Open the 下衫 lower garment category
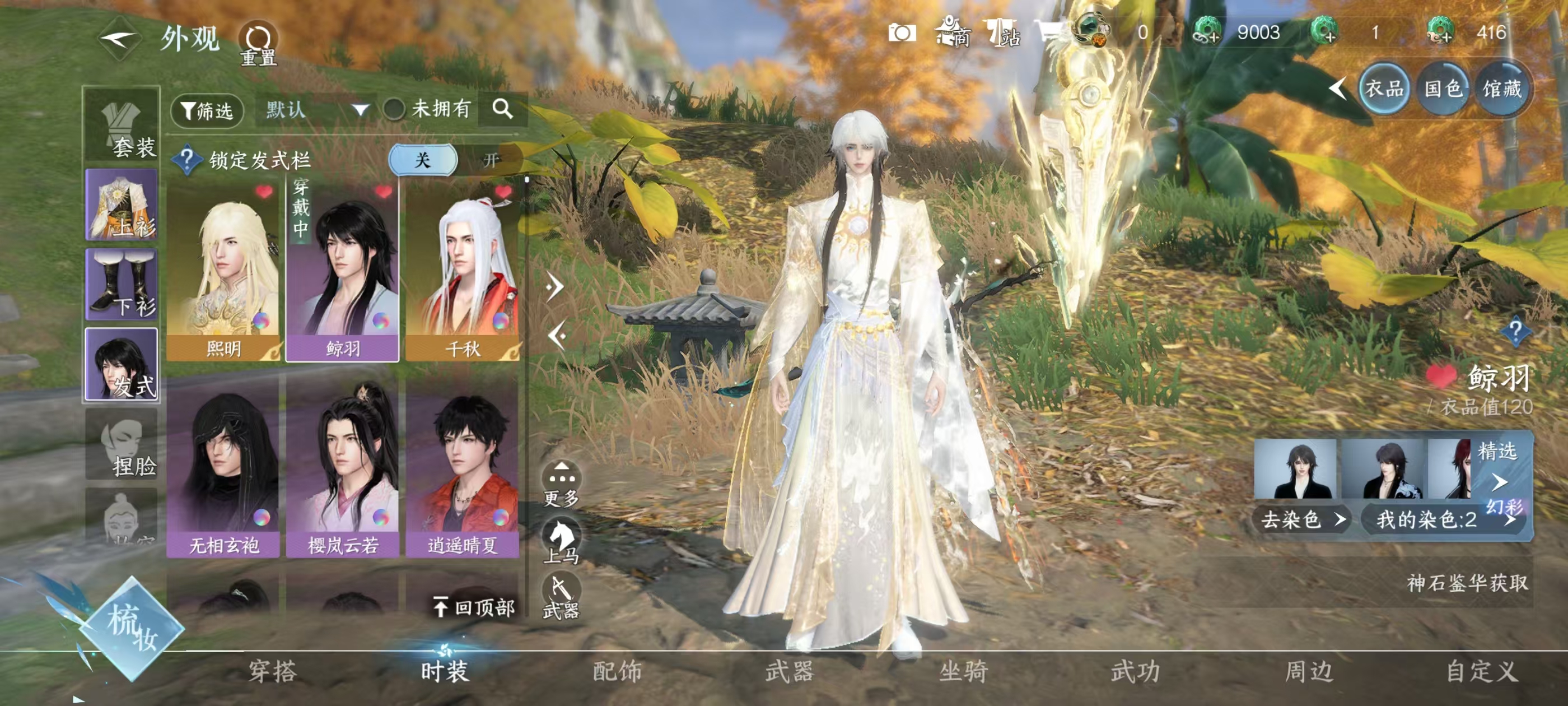 (x=122, y=285)
